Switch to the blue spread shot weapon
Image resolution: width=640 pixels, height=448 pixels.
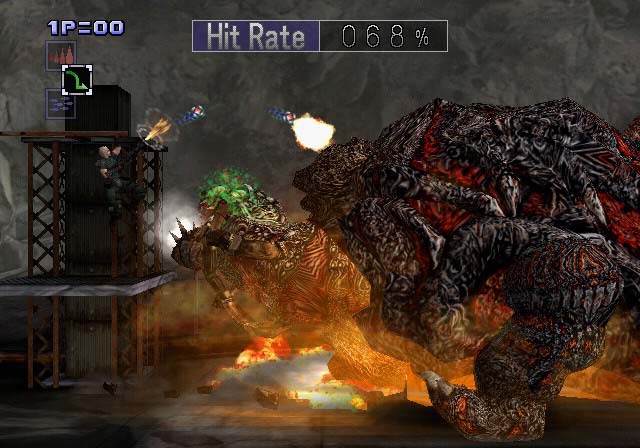tap(60, 103)
